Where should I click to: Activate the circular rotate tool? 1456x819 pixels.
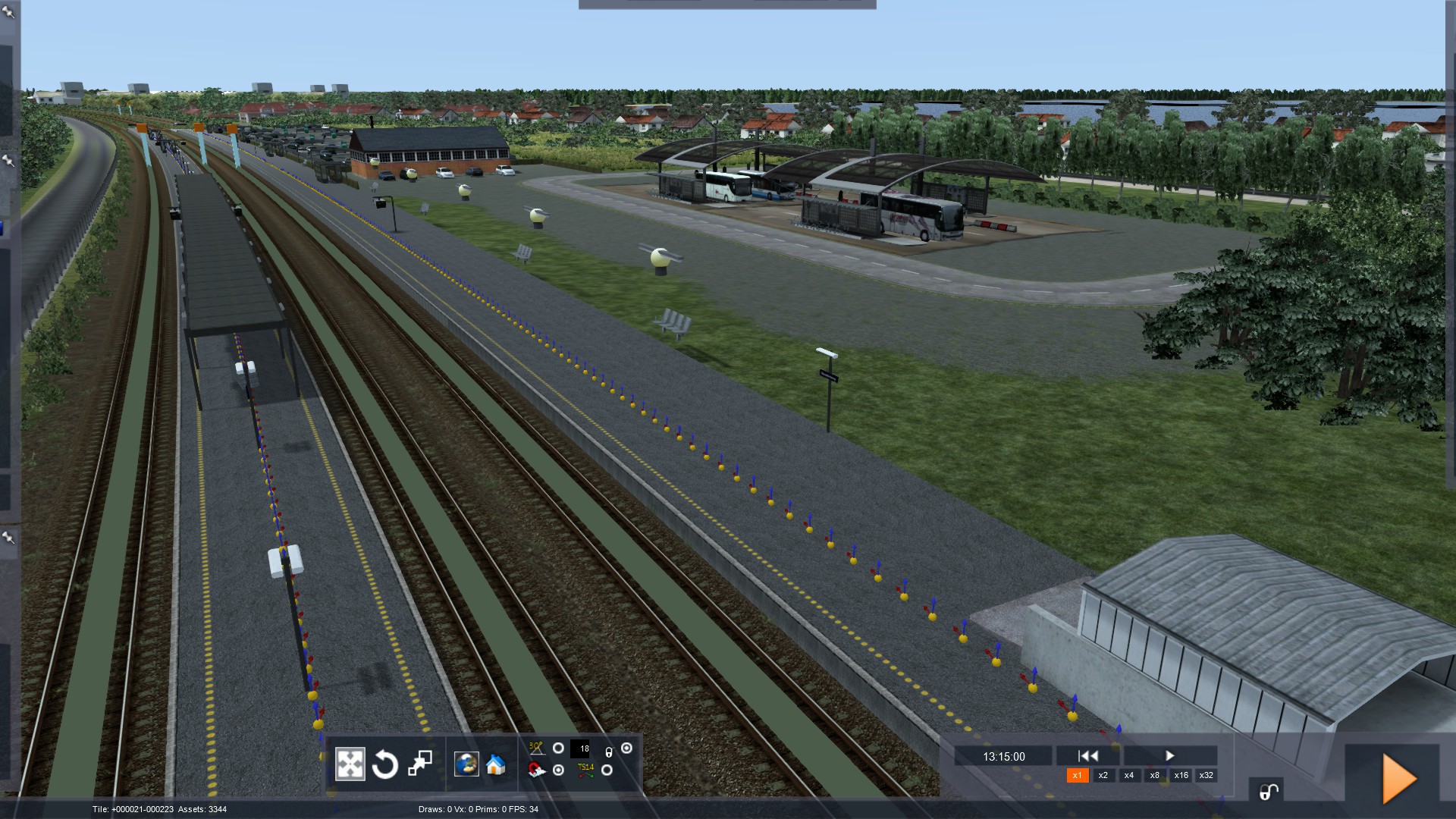point(385,764)
